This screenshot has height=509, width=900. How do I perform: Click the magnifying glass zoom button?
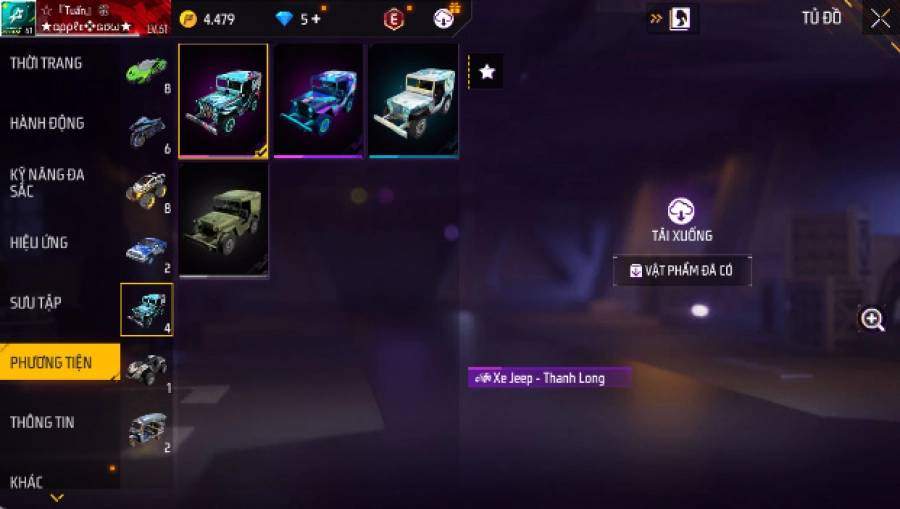click(872, 320)
